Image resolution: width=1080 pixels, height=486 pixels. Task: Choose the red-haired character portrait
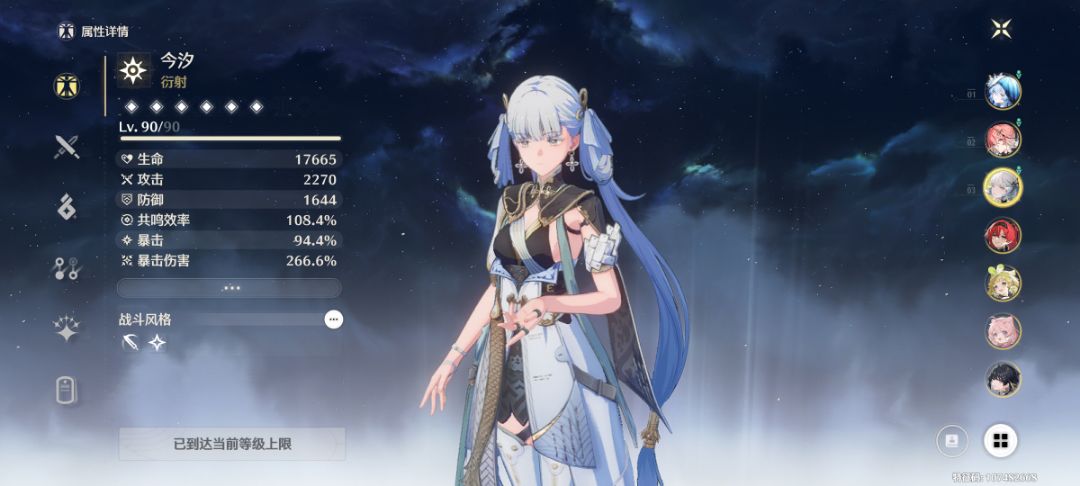click(1003, 235)
